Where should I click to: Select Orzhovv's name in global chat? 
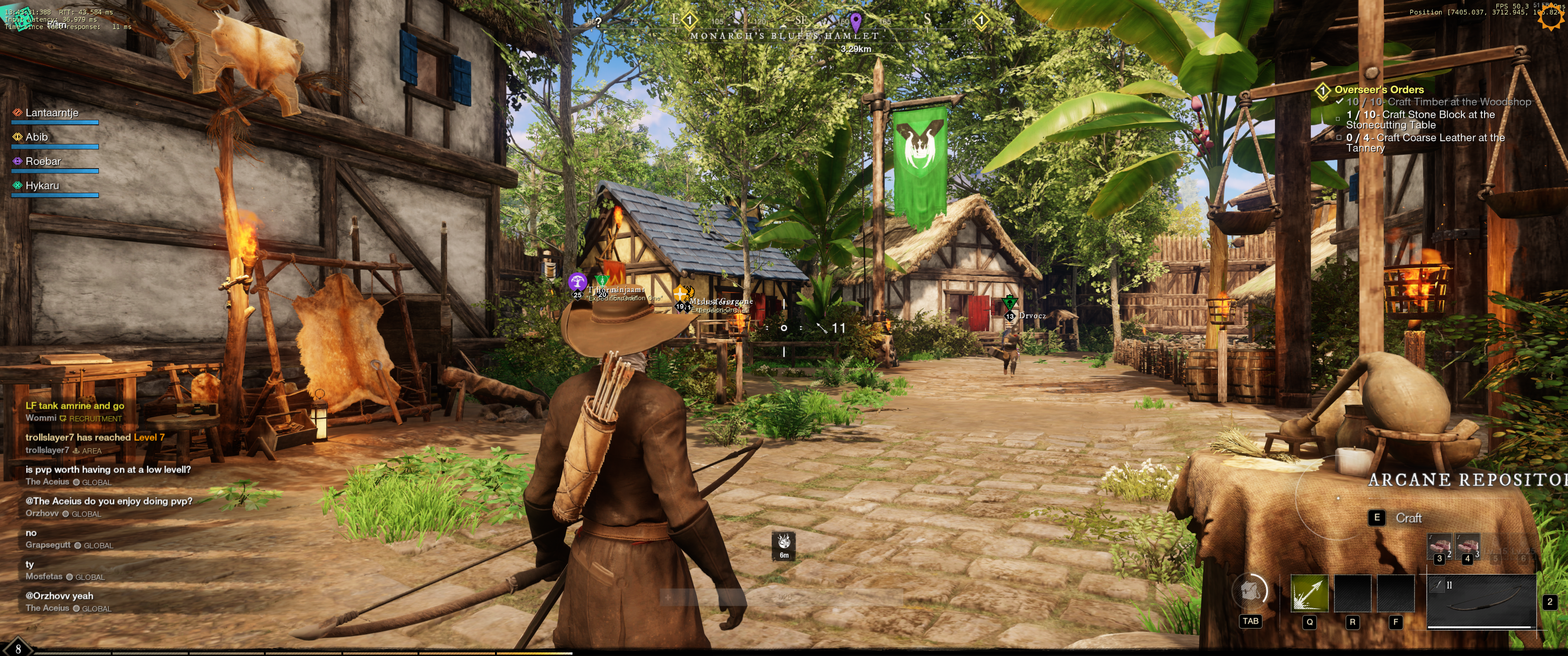pos(42,513)
